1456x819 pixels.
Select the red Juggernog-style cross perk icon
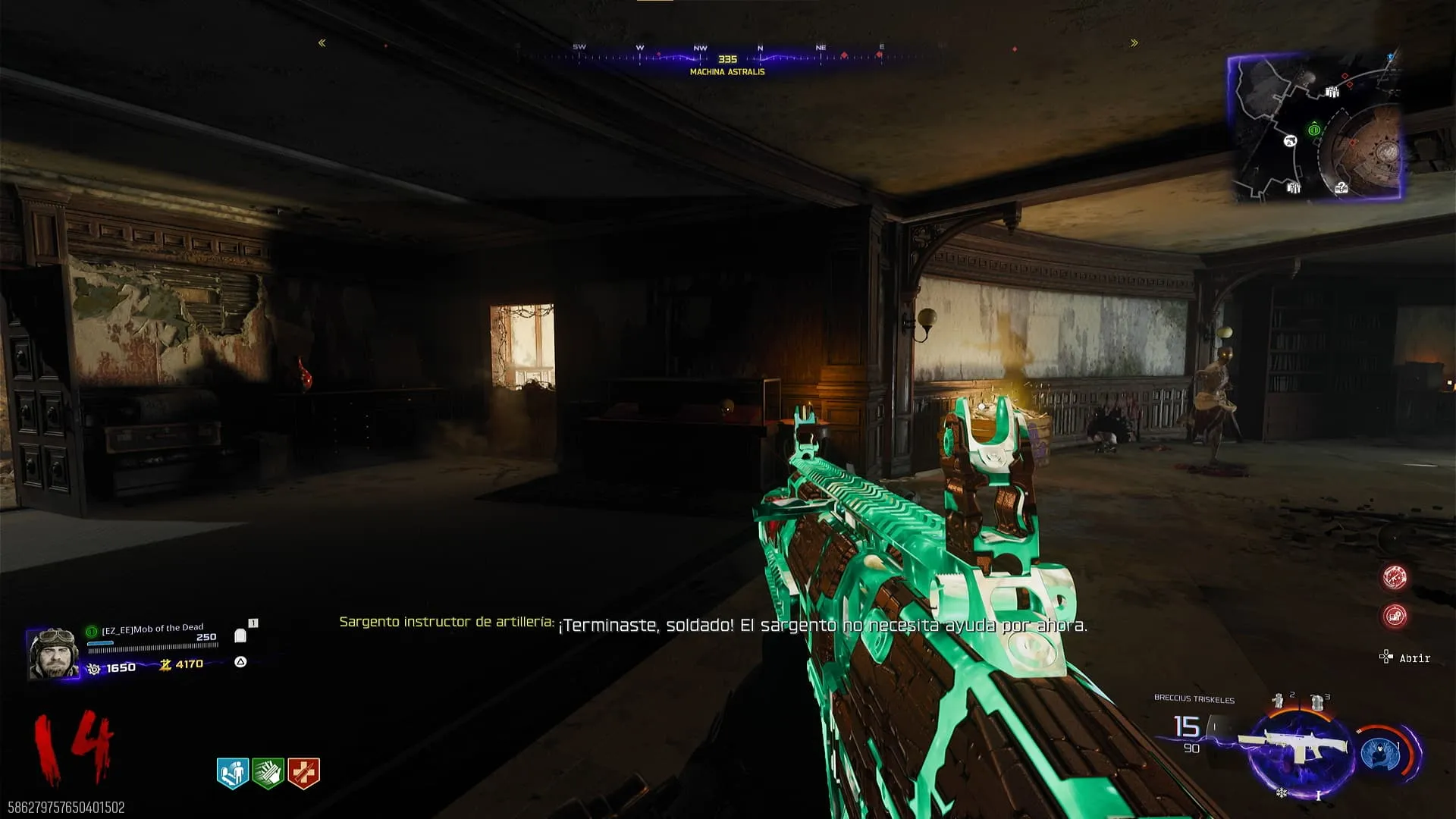click(x=303, y=773)
